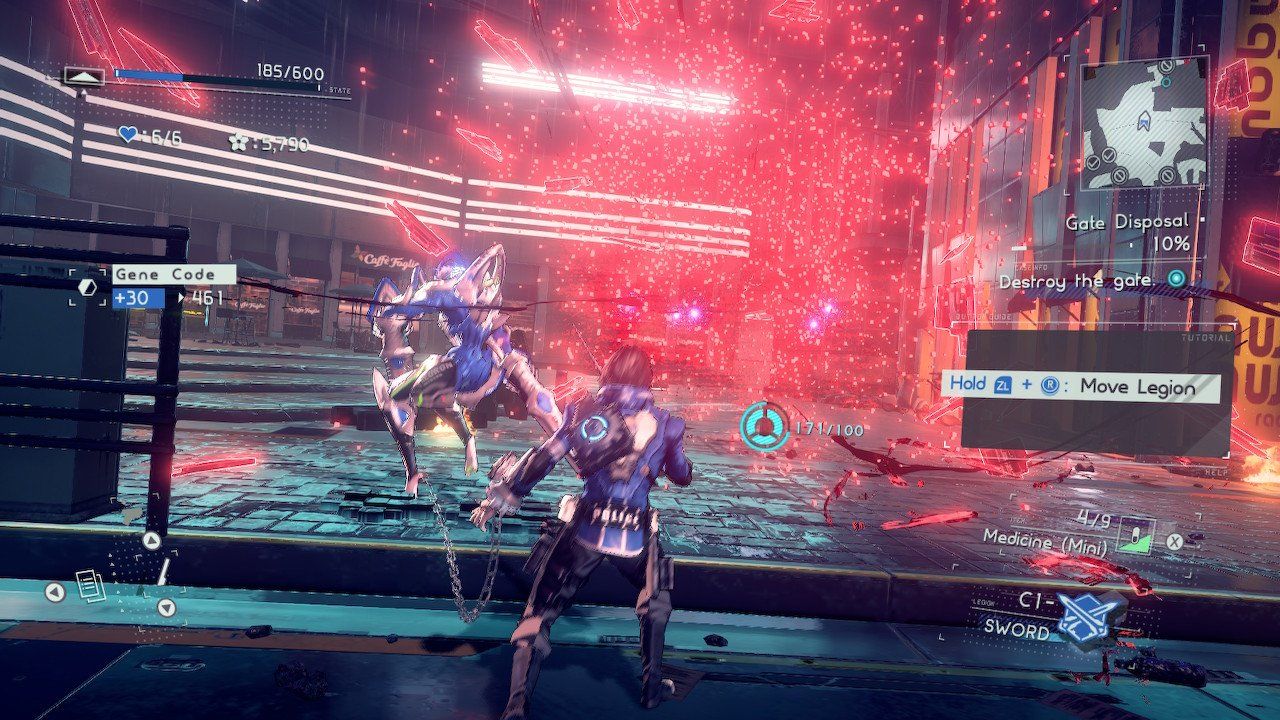Click the circular Legion gauge icon
Image resolution: width=1280 pixels, height=720 pixels.
pyautogui.click(x=763, y=427)
